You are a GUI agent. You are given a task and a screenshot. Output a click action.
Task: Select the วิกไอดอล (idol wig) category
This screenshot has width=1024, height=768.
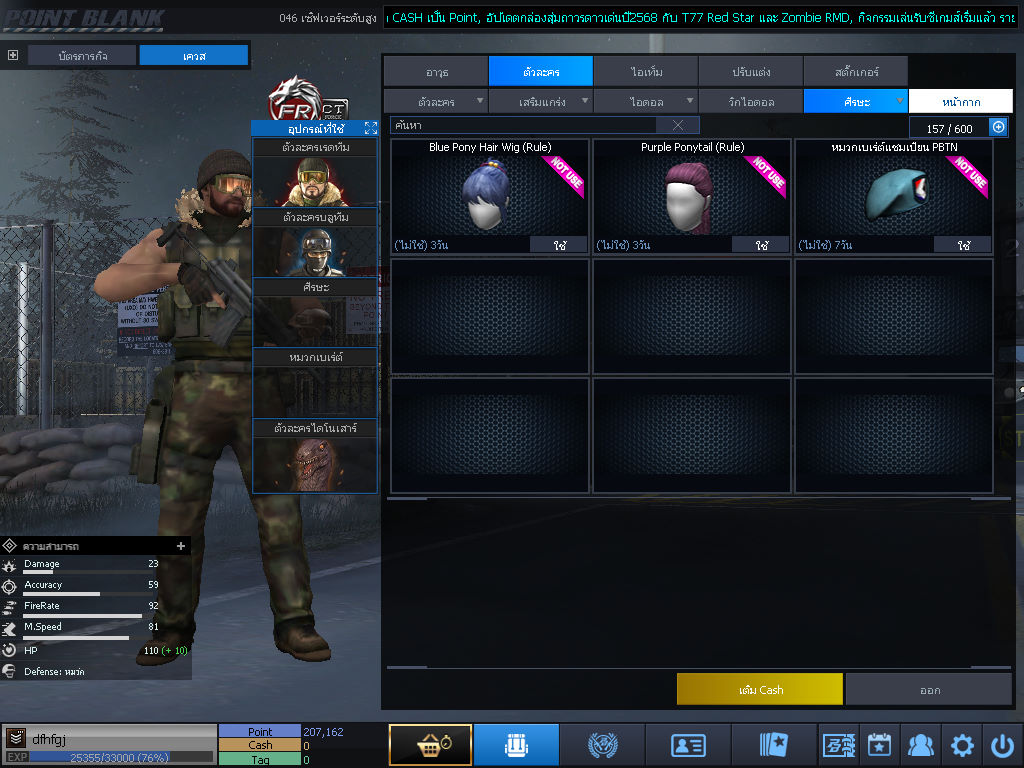(x=750, y=101)
